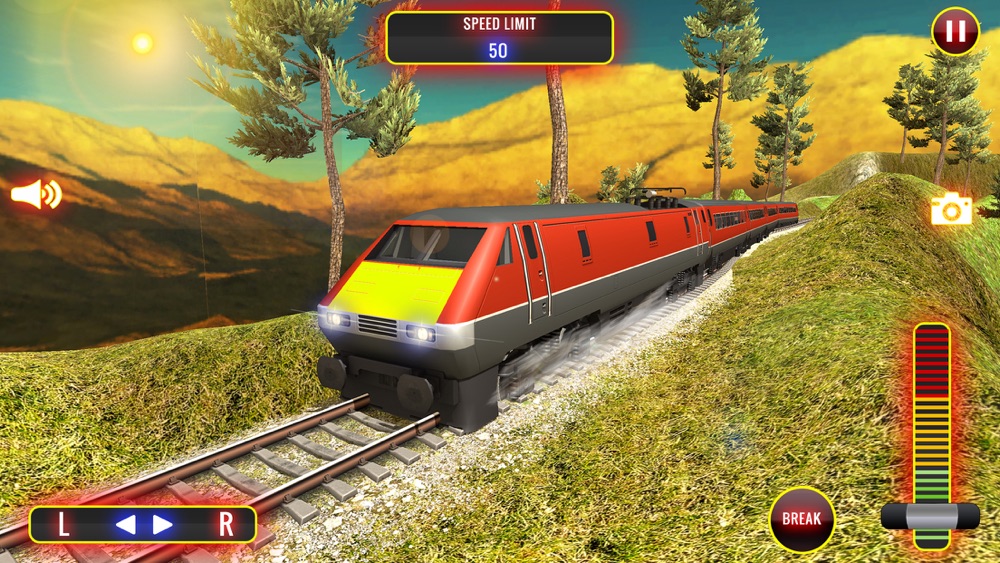
Task: Hit the red BREAK button
Action: pos(802,519)
